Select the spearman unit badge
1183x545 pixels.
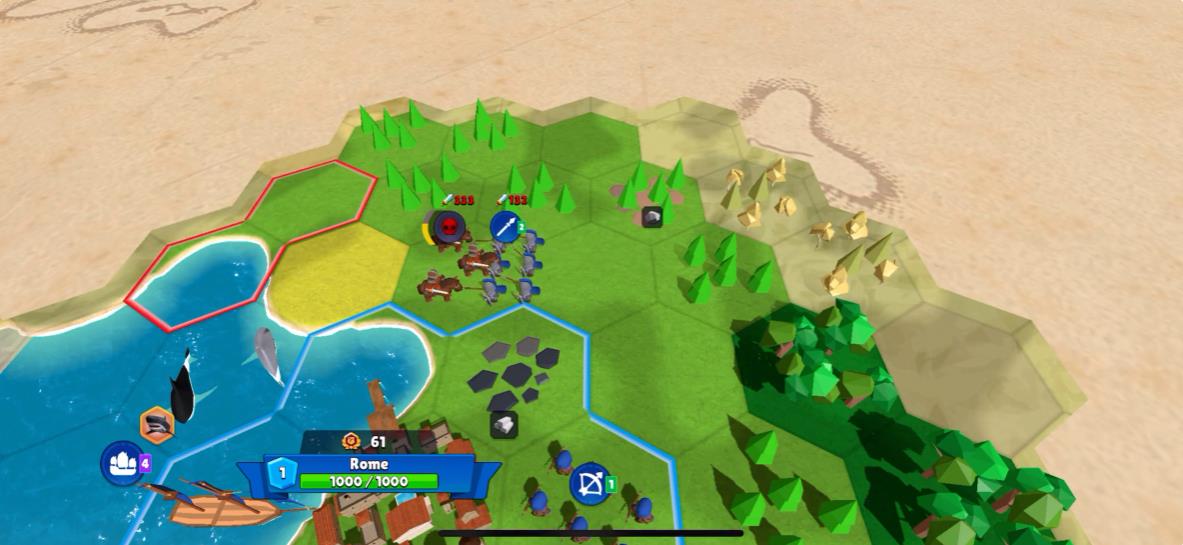[x=507, y=227]
